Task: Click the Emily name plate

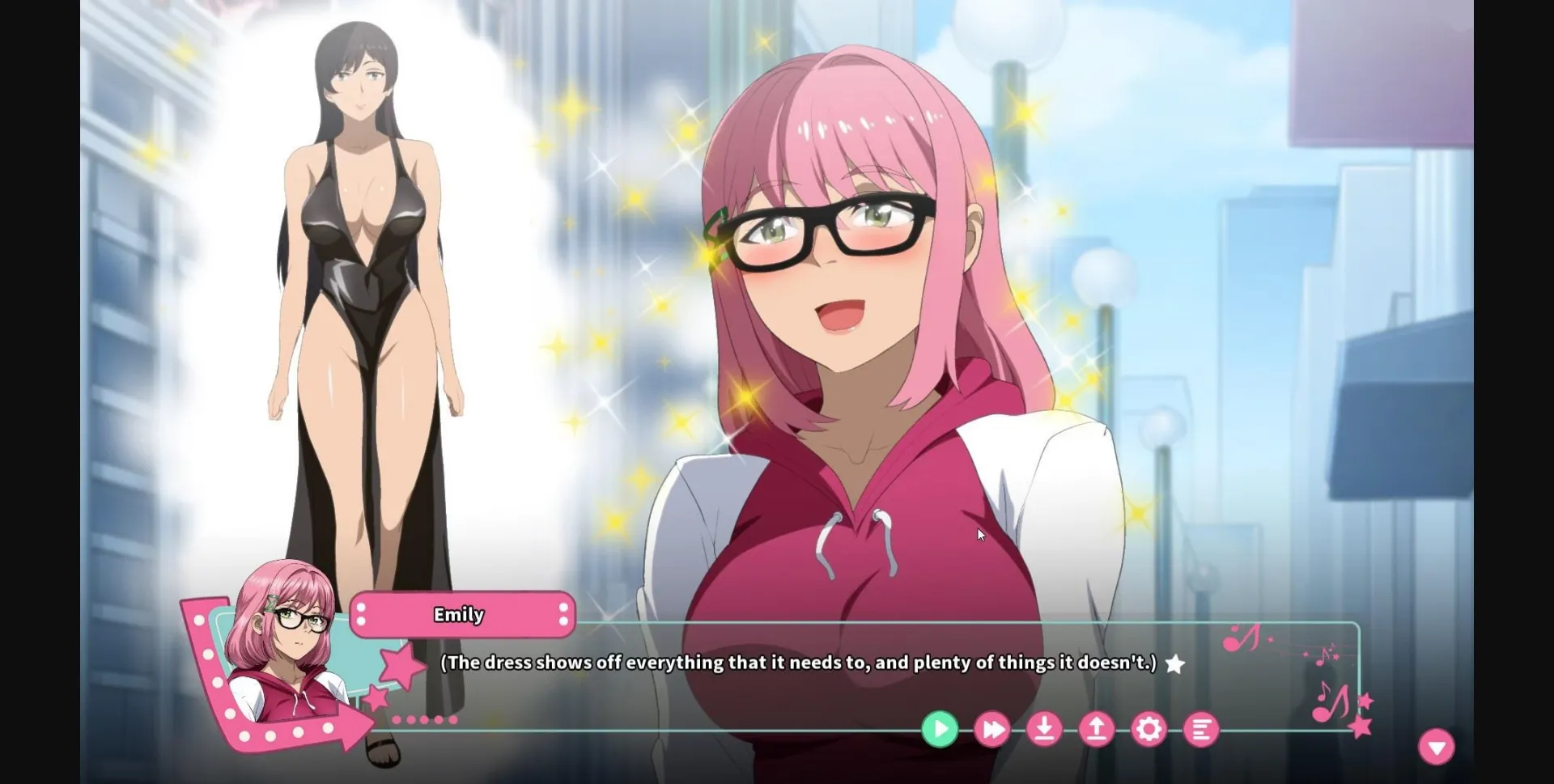Action: pyautogui.click(x=460, y=615)
